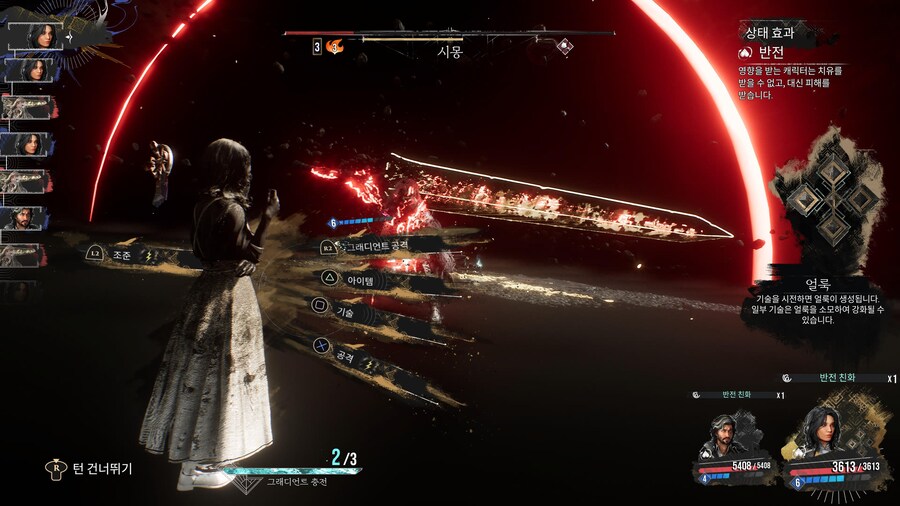Select the 조준 (Aim) command

pos(122,256)
